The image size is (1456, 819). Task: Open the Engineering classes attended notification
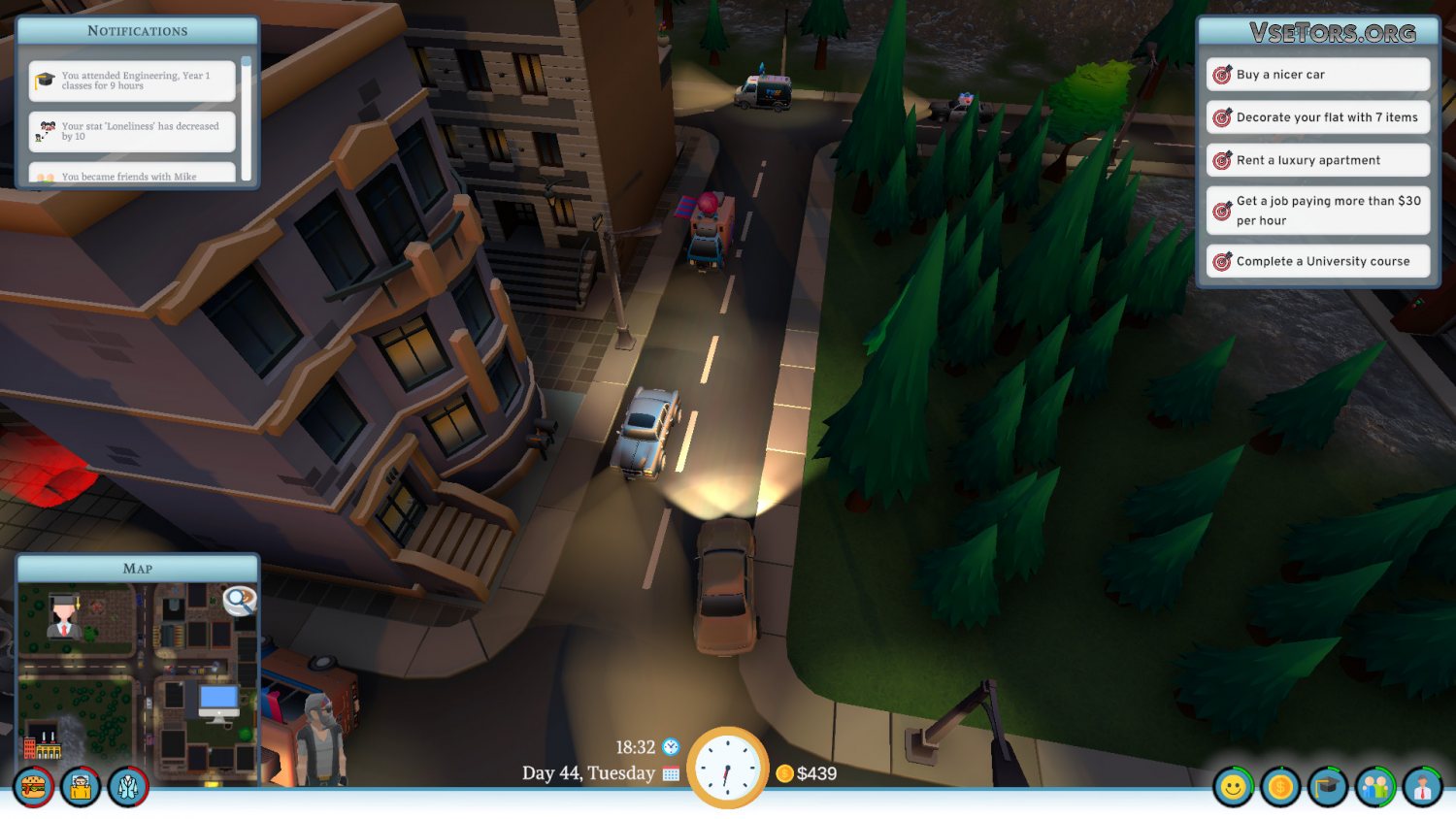[133, 81]
